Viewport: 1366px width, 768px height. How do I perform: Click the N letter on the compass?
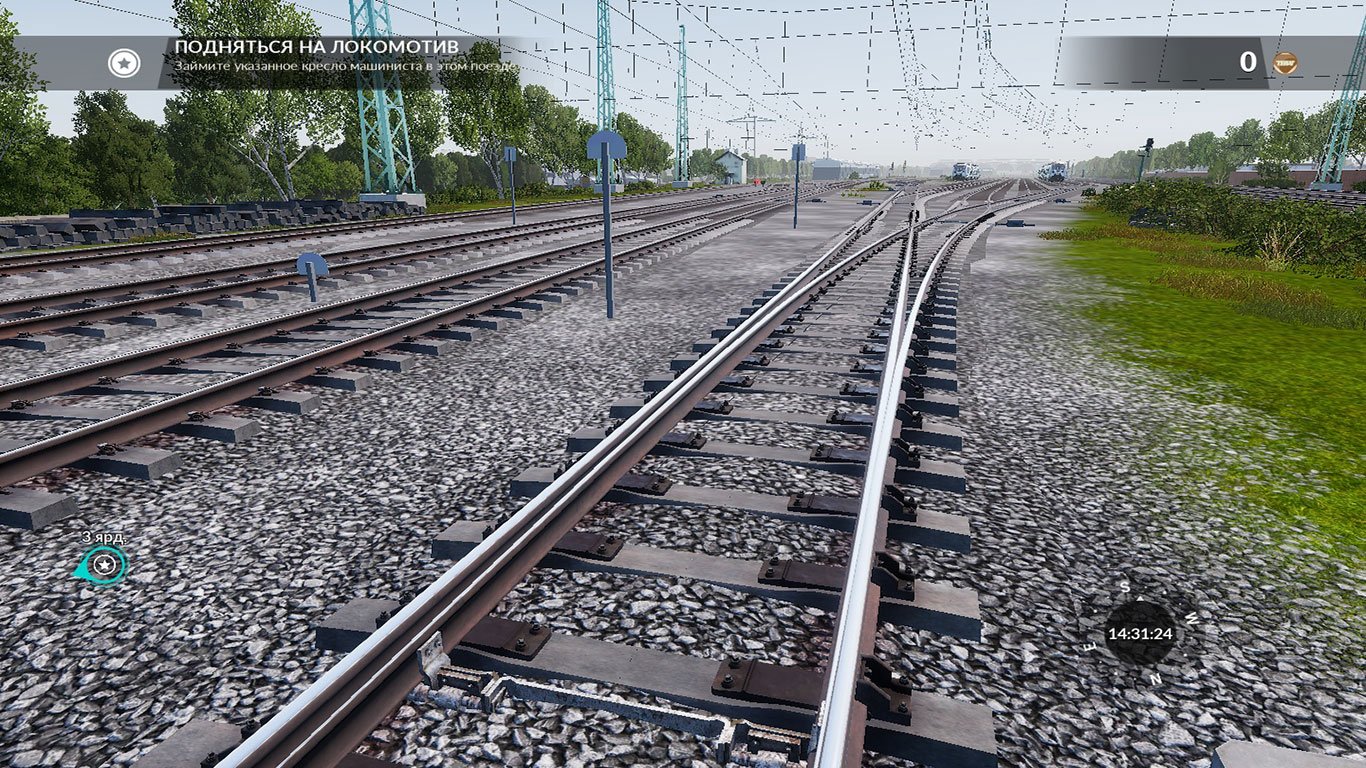(x=1155, y=680)
